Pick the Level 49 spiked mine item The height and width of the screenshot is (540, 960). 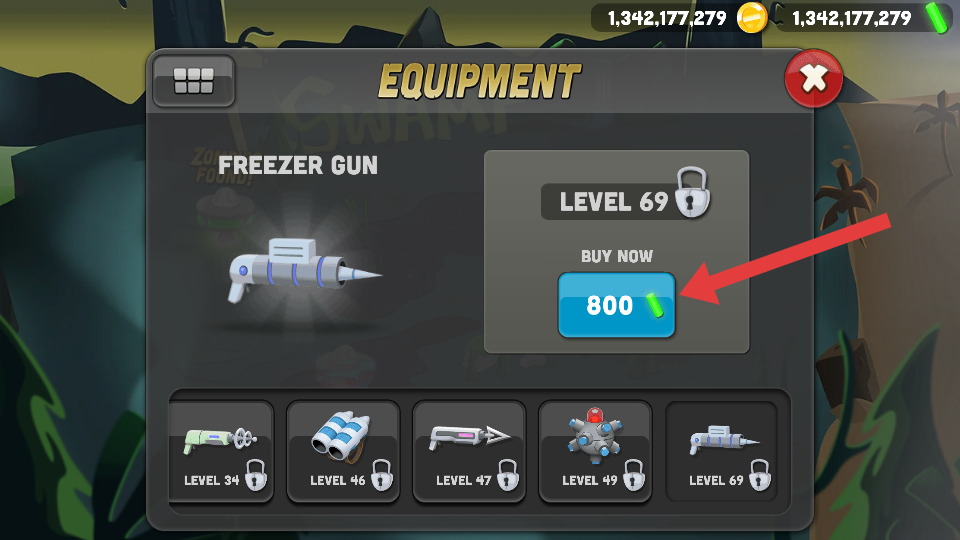pyautogui.click(x=595, y=451)
